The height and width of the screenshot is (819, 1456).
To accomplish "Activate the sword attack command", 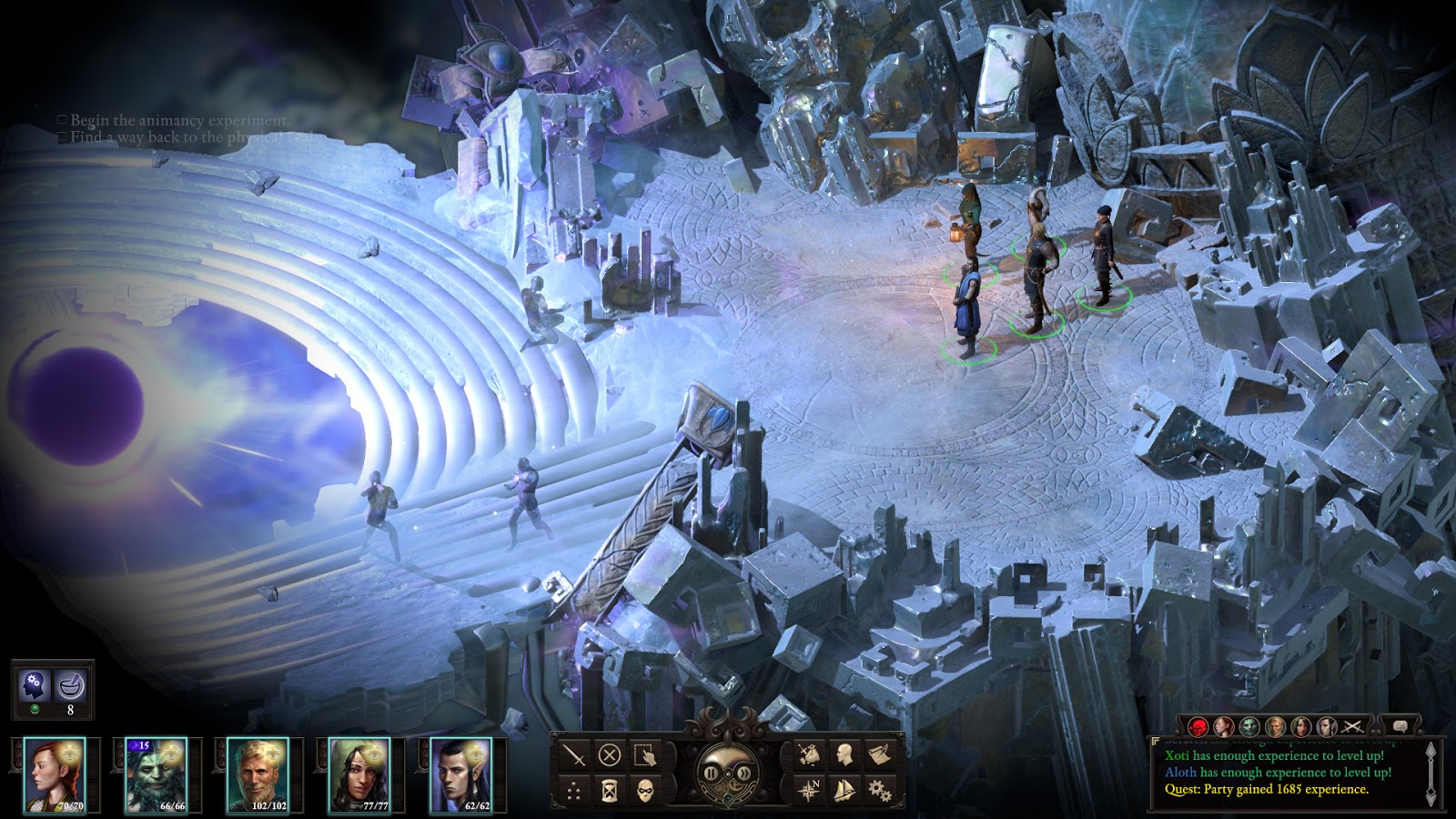I will (573, 754).
